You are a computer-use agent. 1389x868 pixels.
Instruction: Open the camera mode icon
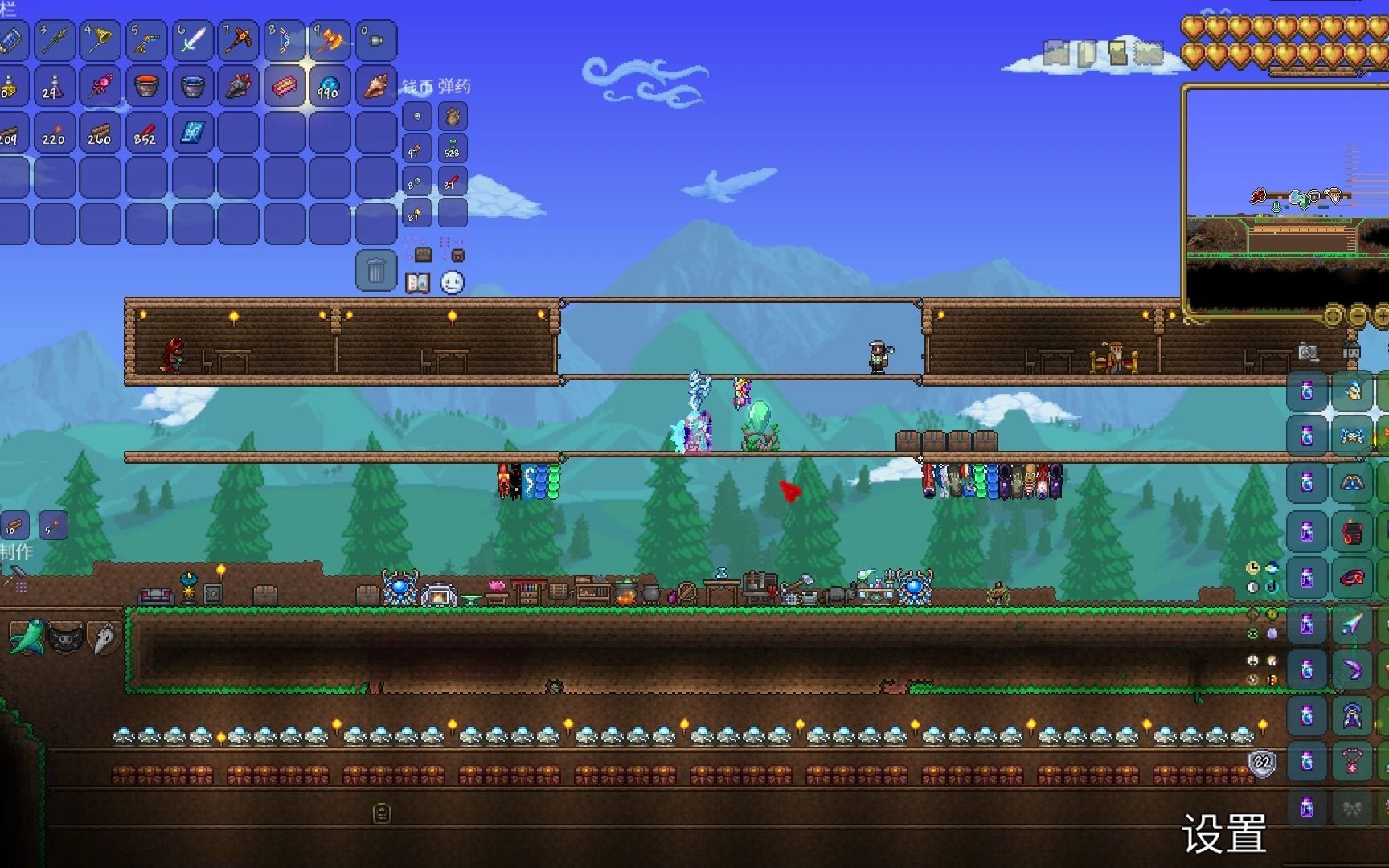point(1308,352)
